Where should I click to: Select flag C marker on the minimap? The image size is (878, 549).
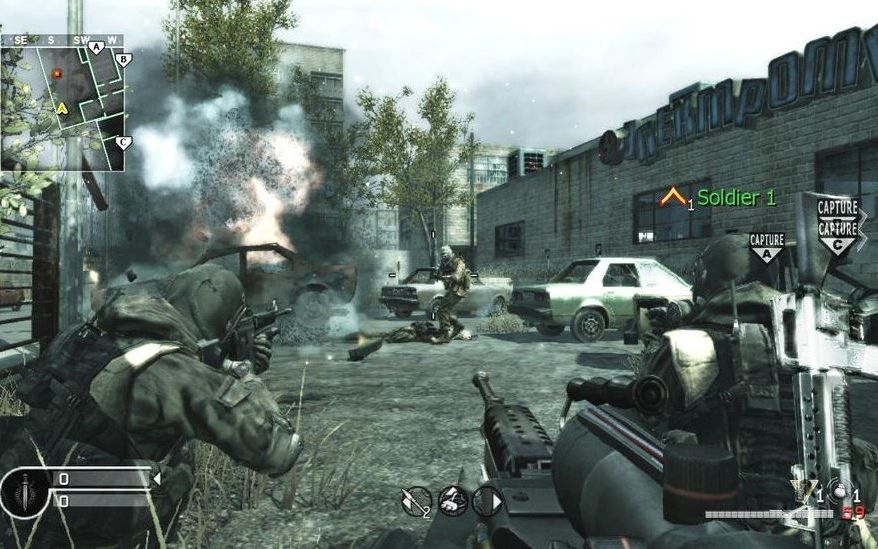pos(123,142)
